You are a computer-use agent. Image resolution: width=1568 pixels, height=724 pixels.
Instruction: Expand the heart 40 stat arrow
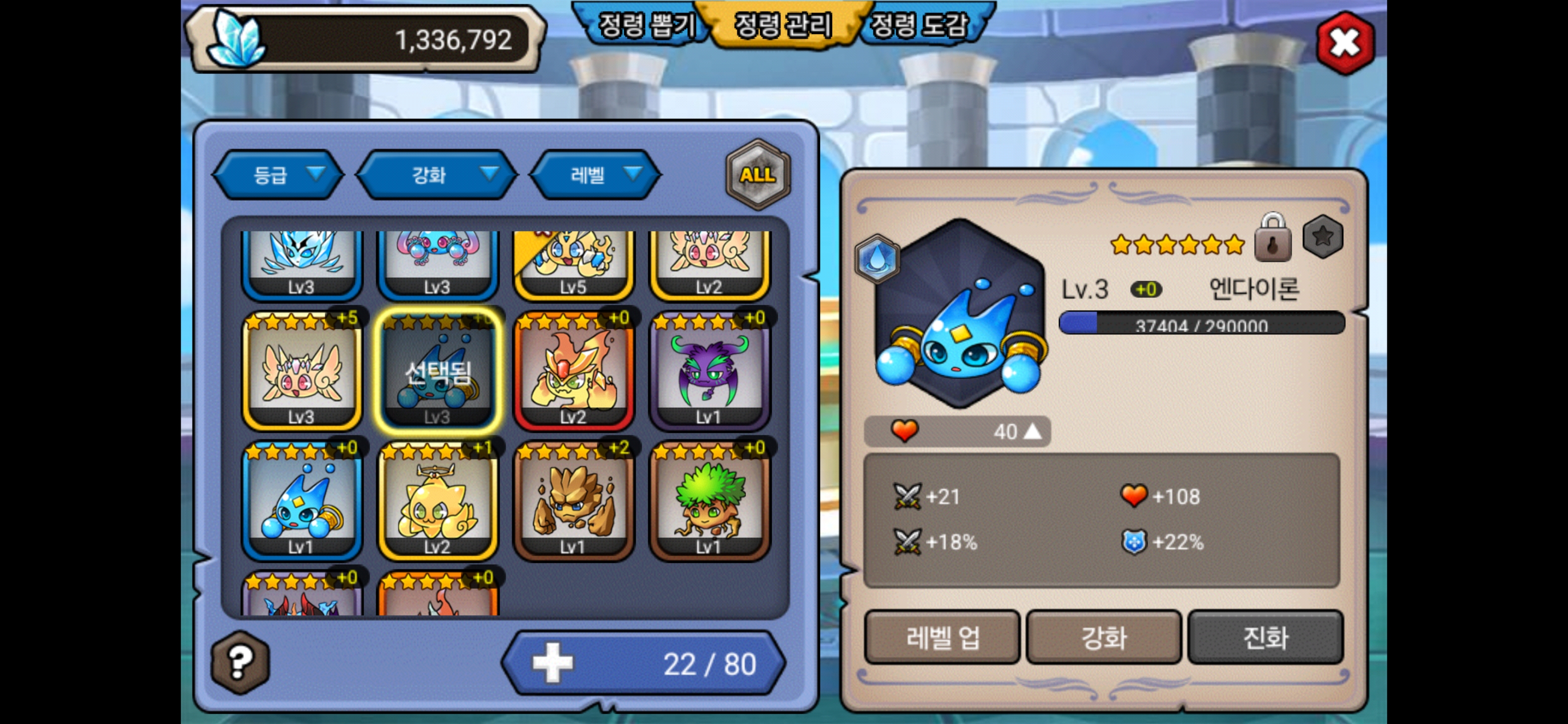1032,431
